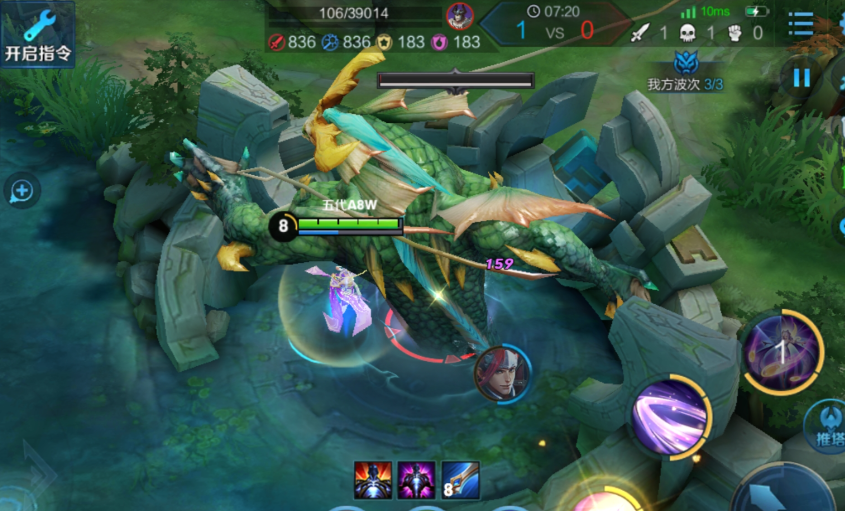
Task: Select the red-orange buff icon
Action: [373, 480]
